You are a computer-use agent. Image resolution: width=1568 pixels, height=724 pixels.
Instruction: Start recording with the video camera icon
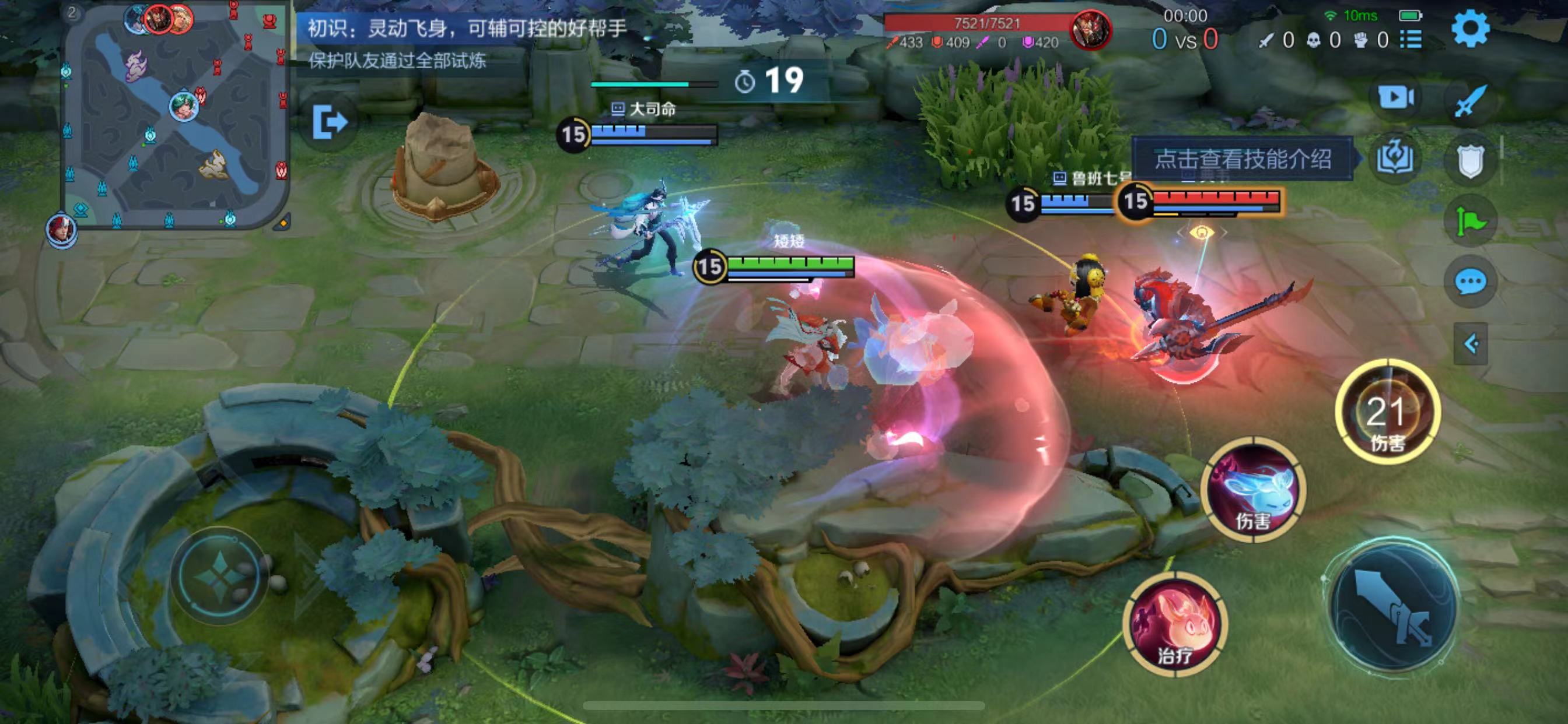(1396, 97)
